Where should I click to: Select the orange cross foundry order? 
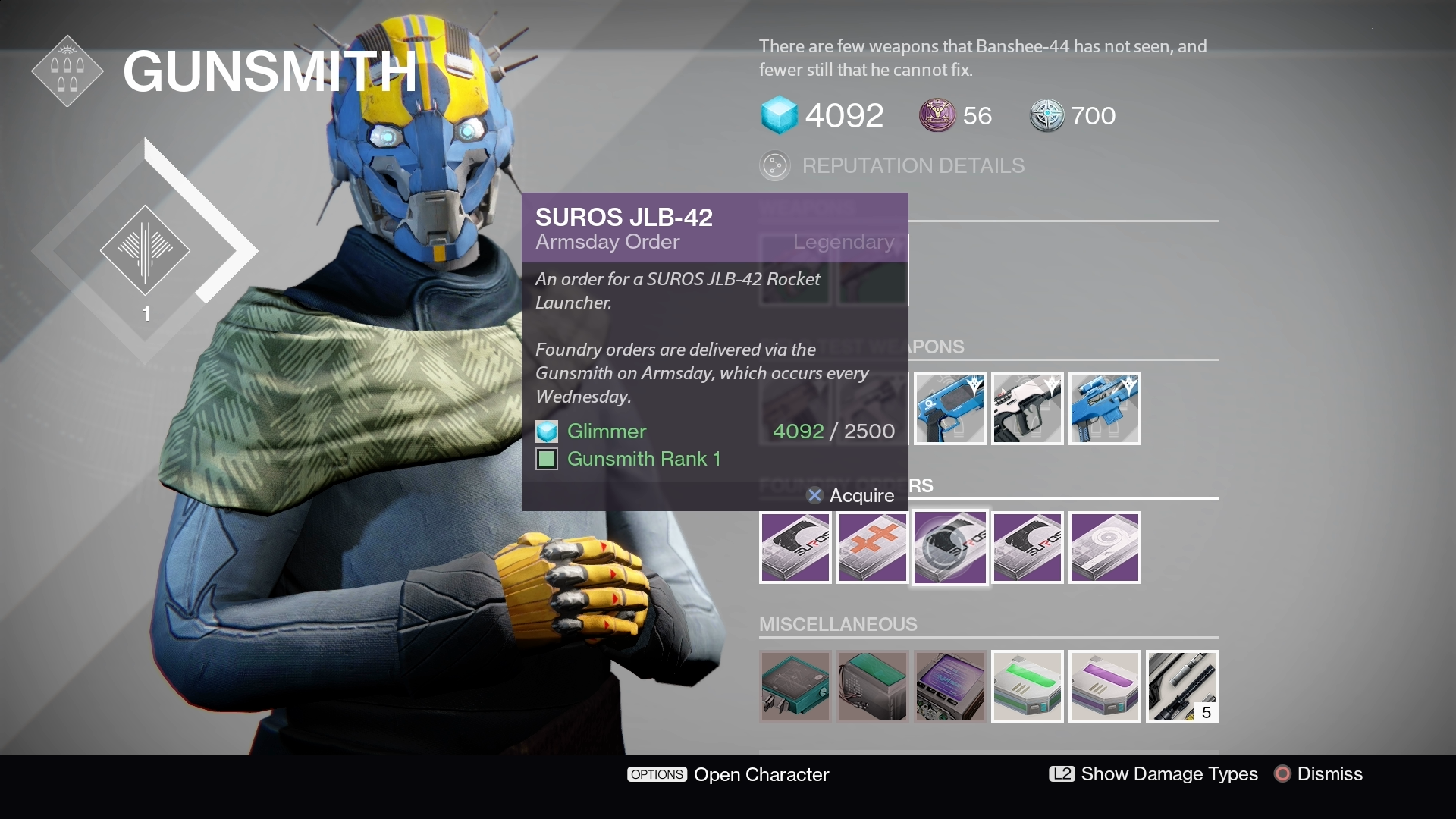point(872,548)
